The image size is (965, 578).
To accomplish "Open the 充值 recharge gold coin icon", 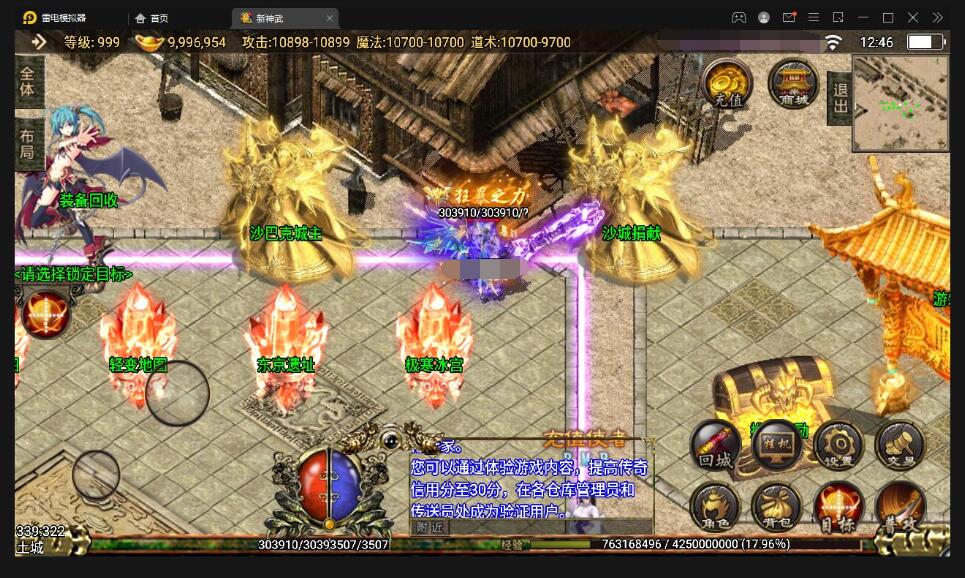I will 728,83.
